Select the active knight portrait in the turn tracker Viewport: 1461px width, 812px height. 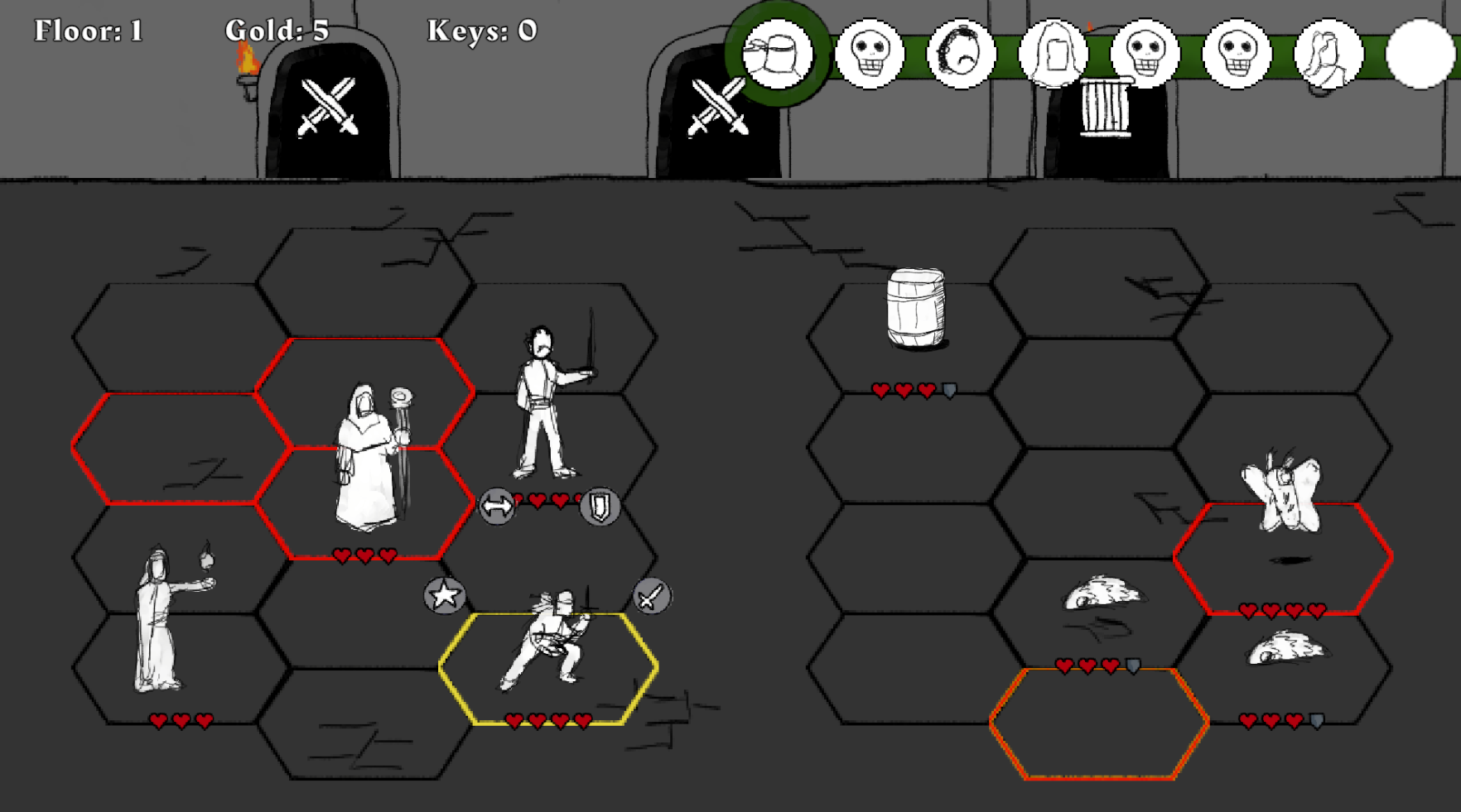[779, 54]
